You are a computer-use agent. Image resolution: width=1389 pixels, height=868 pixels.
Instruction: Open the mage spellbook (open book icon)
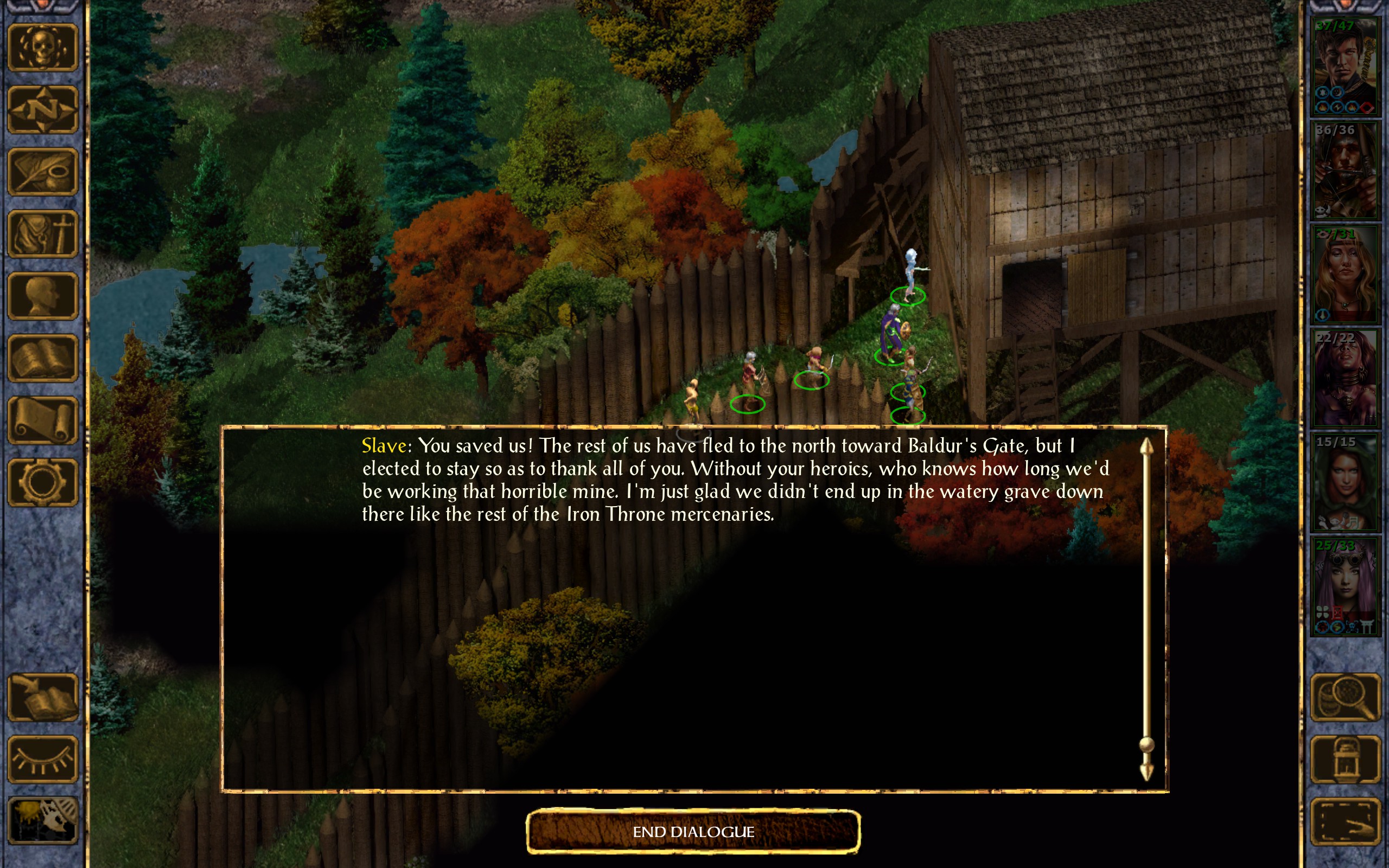pos(42,358)
